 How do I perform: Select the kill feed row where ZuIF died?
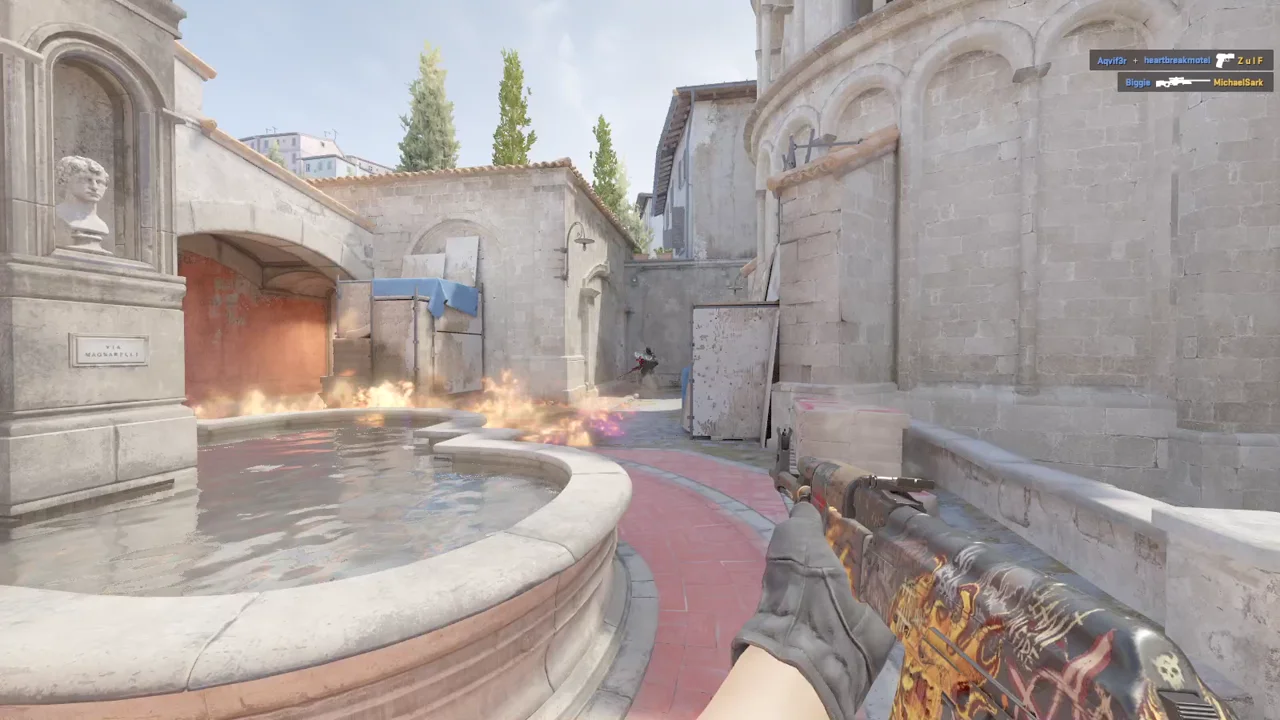pyautogui.click(x=1181, y=60)
